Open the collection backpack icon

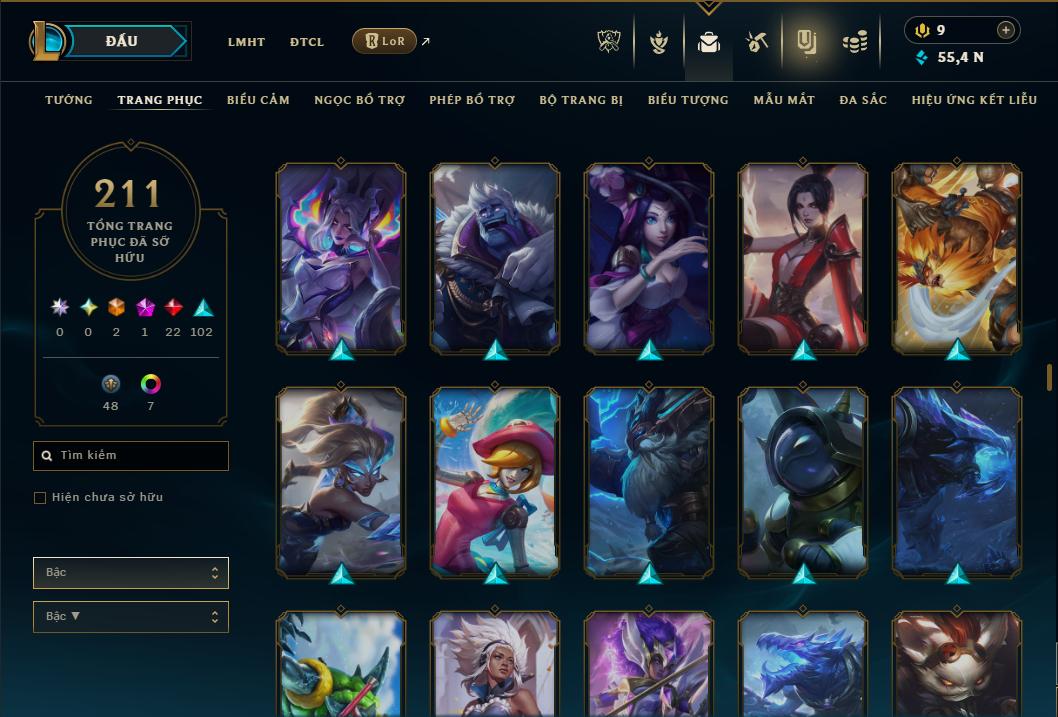click(708, 42)
